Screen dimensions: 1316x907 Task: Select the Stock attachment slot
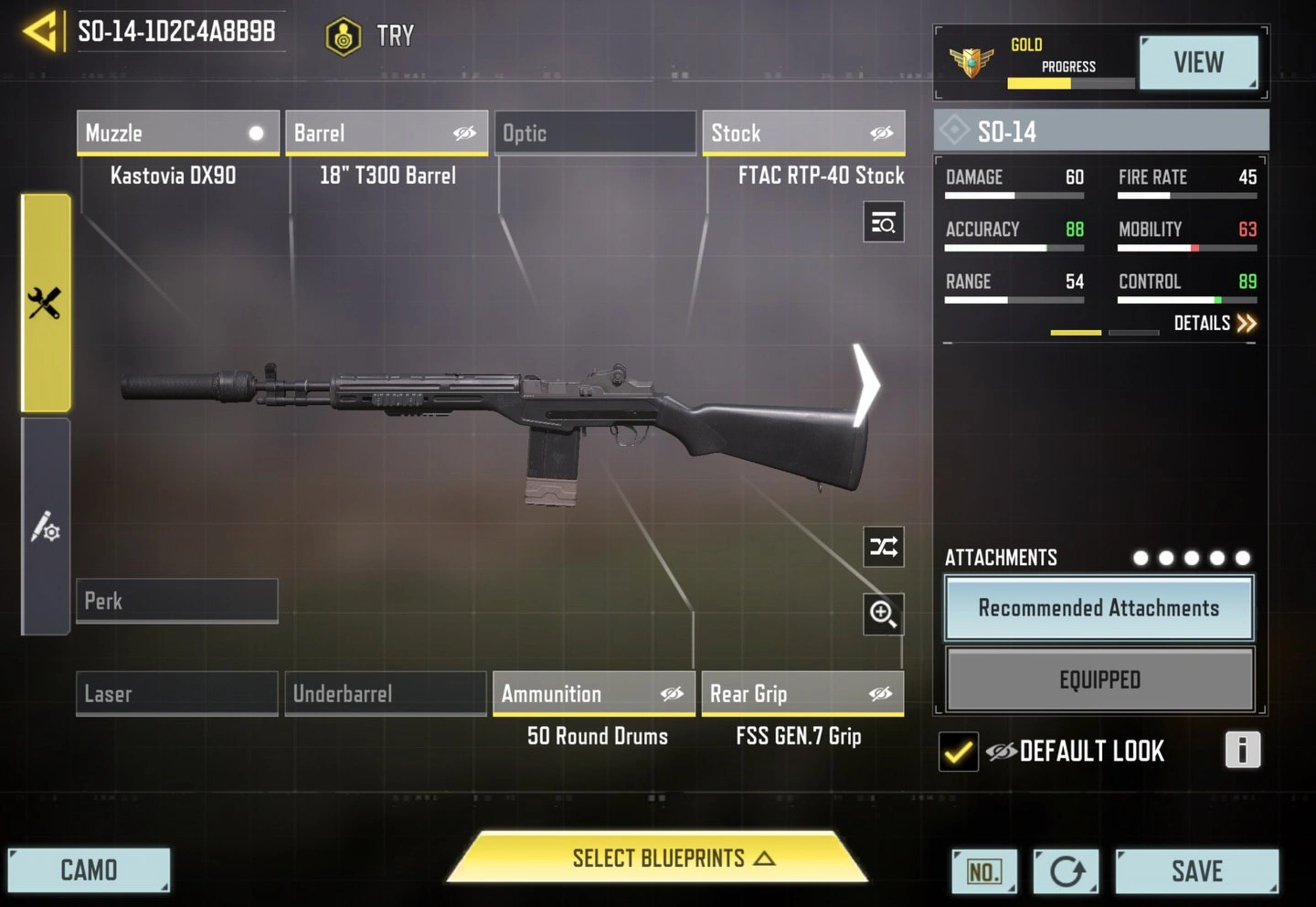[x=803, y=133]
